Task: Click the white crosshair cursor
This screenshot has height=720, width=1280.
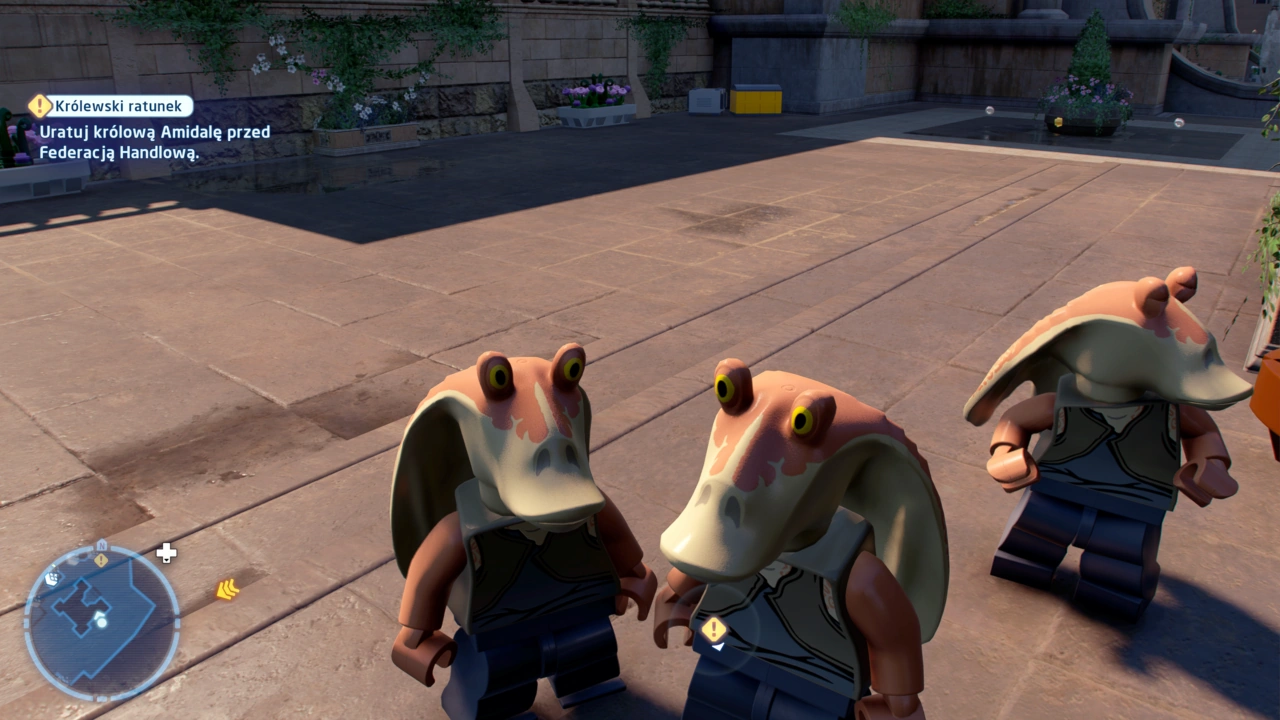Action: click(x=166, y=552)
